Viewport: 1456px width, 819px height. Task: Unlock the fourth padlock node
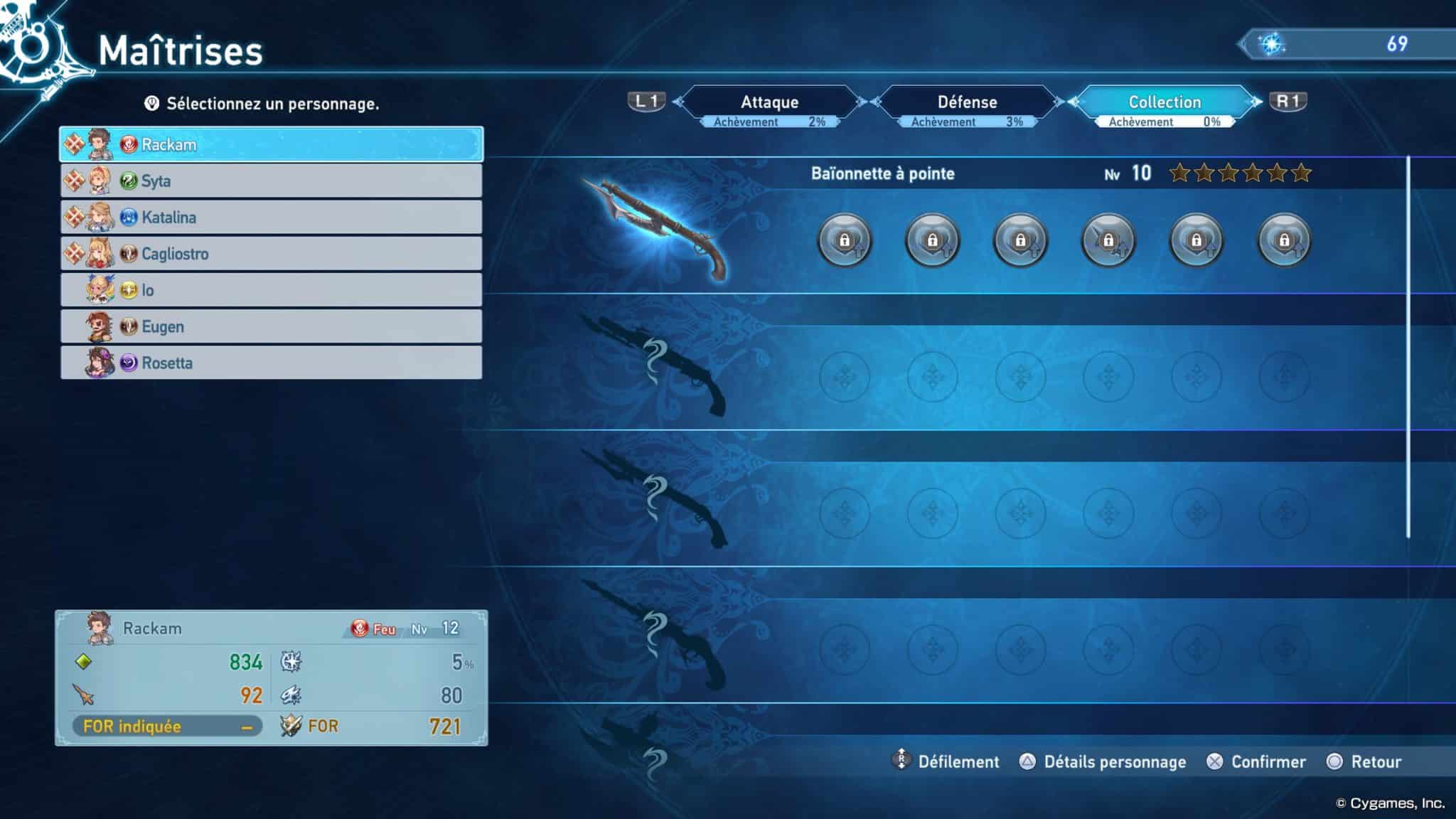click(1108, 240)
